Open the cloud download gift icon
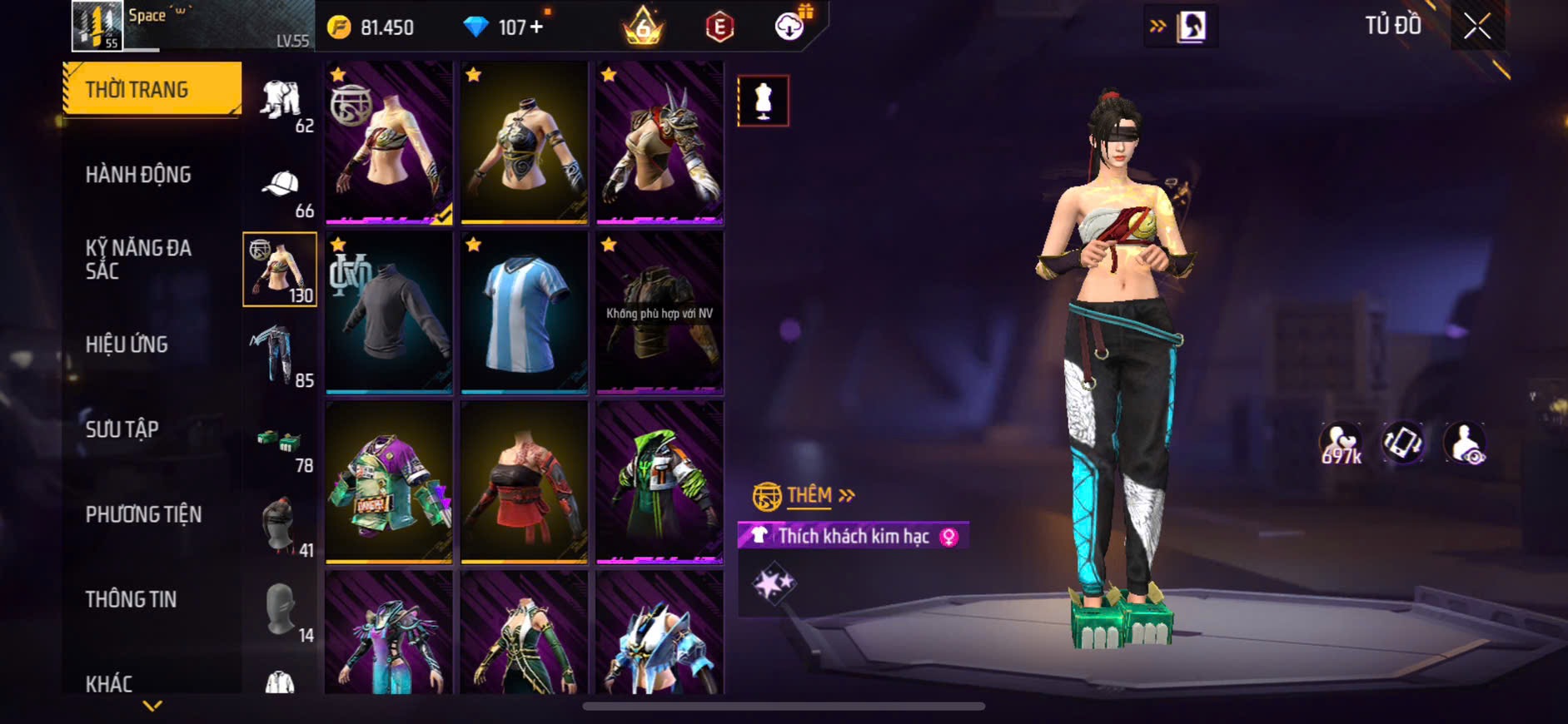This screenshot has height=724, width=1568. click(x=789, y=27)
